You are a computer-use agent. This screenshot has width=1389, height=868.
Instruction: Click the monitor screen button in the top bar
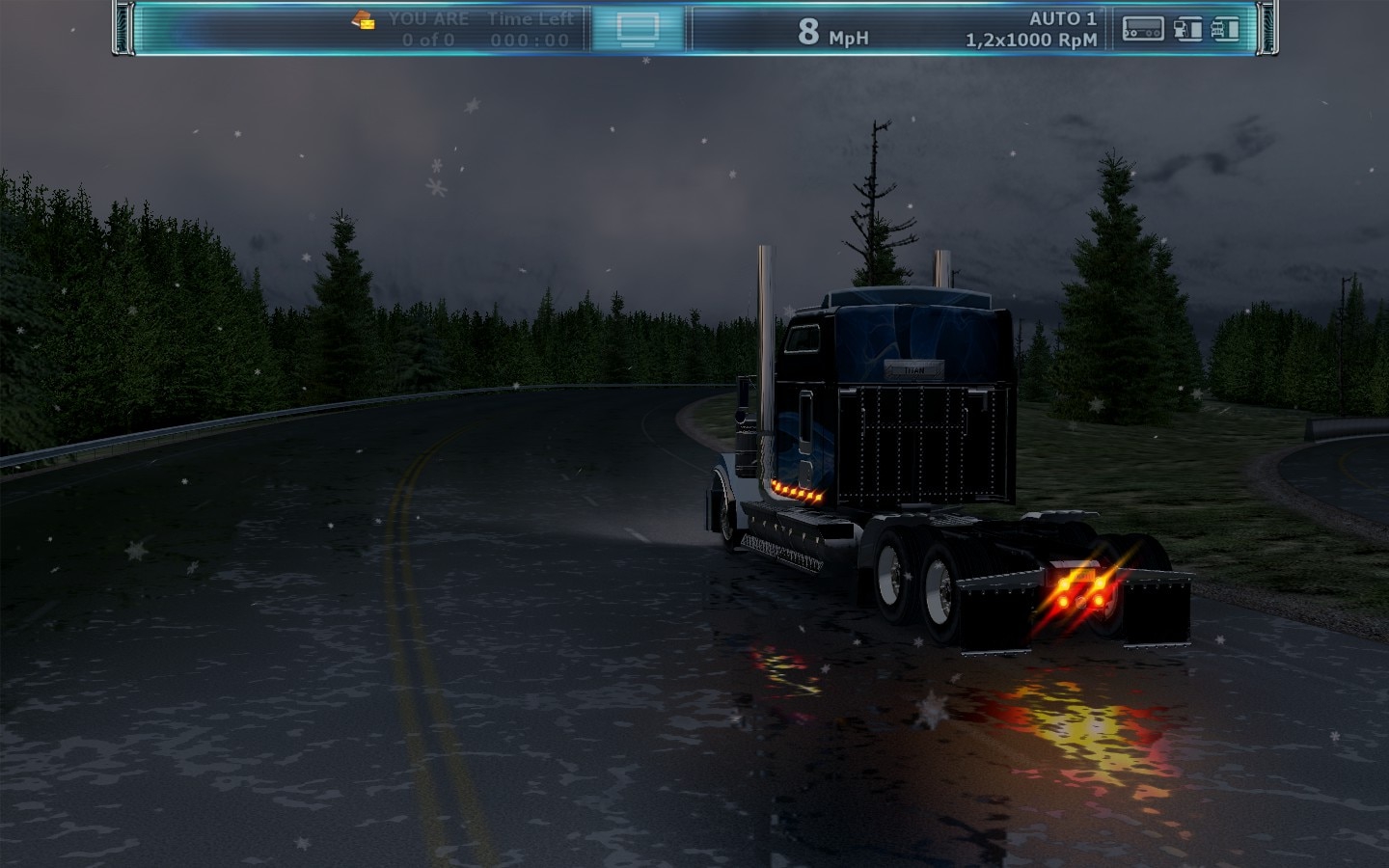click(x=637, y=29)
